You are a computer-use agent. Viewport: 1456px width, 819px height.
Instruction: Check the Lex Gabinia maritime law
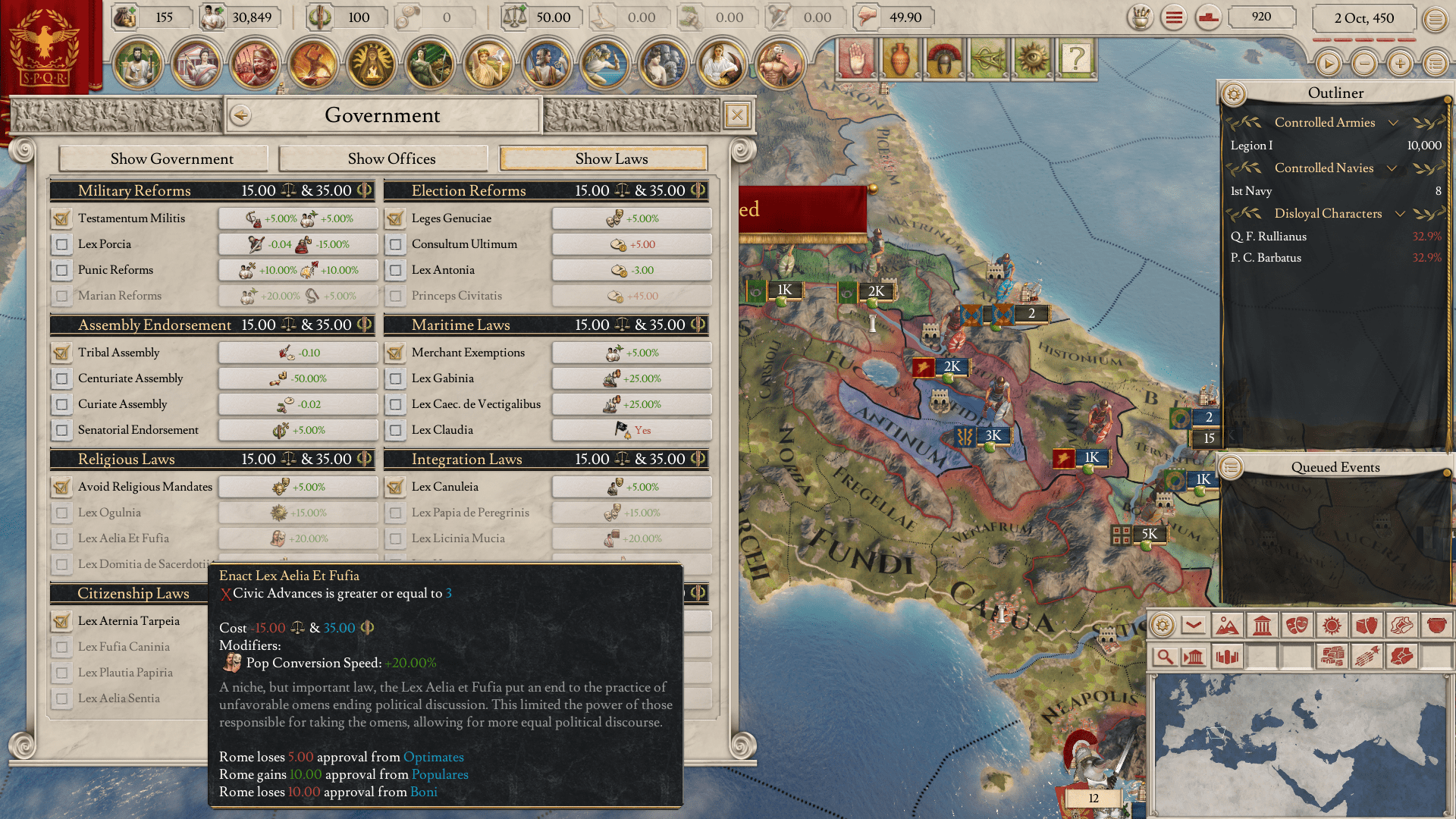[x=395, y=378]
